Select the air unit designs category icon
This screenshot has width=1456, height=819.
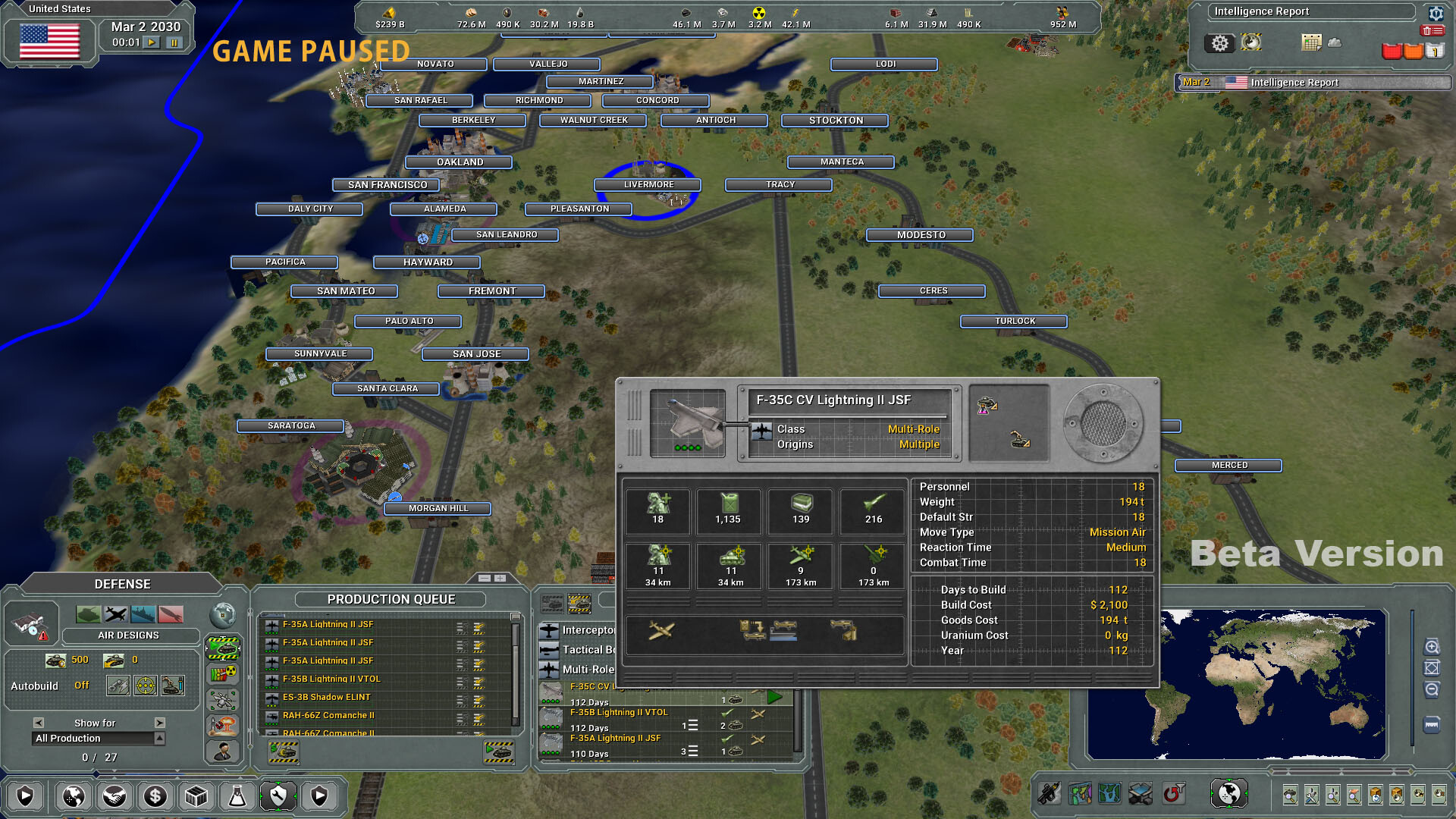coord(115,614)
